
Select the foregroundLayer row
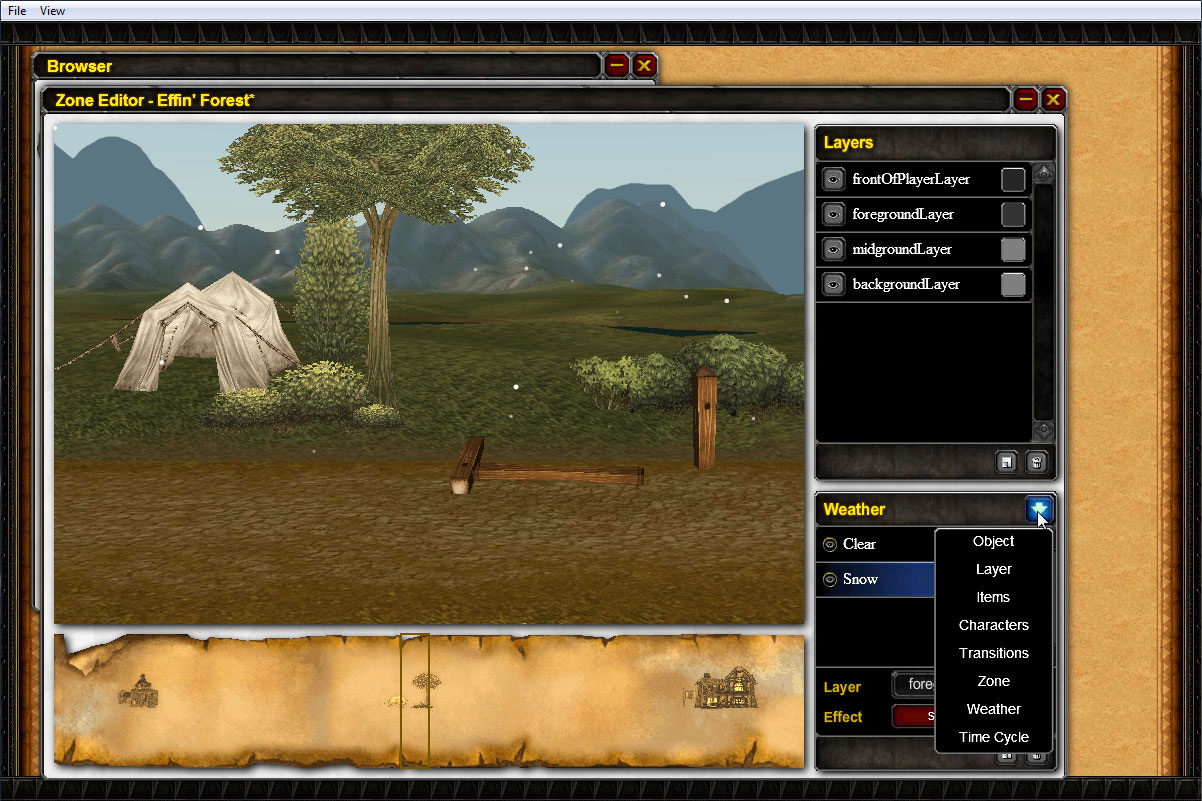[903, 215]
